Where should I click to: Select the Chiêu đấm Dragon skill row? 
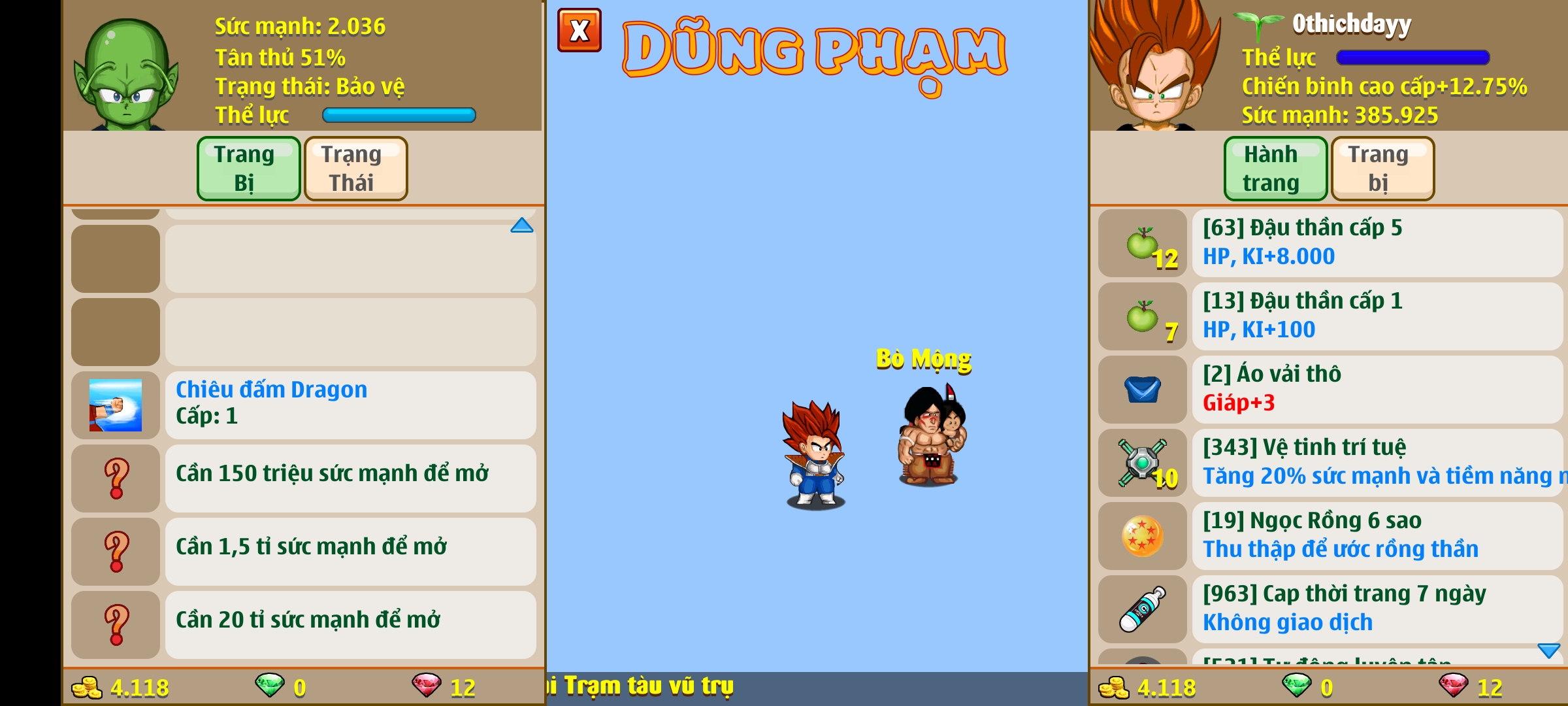(350, 405)
